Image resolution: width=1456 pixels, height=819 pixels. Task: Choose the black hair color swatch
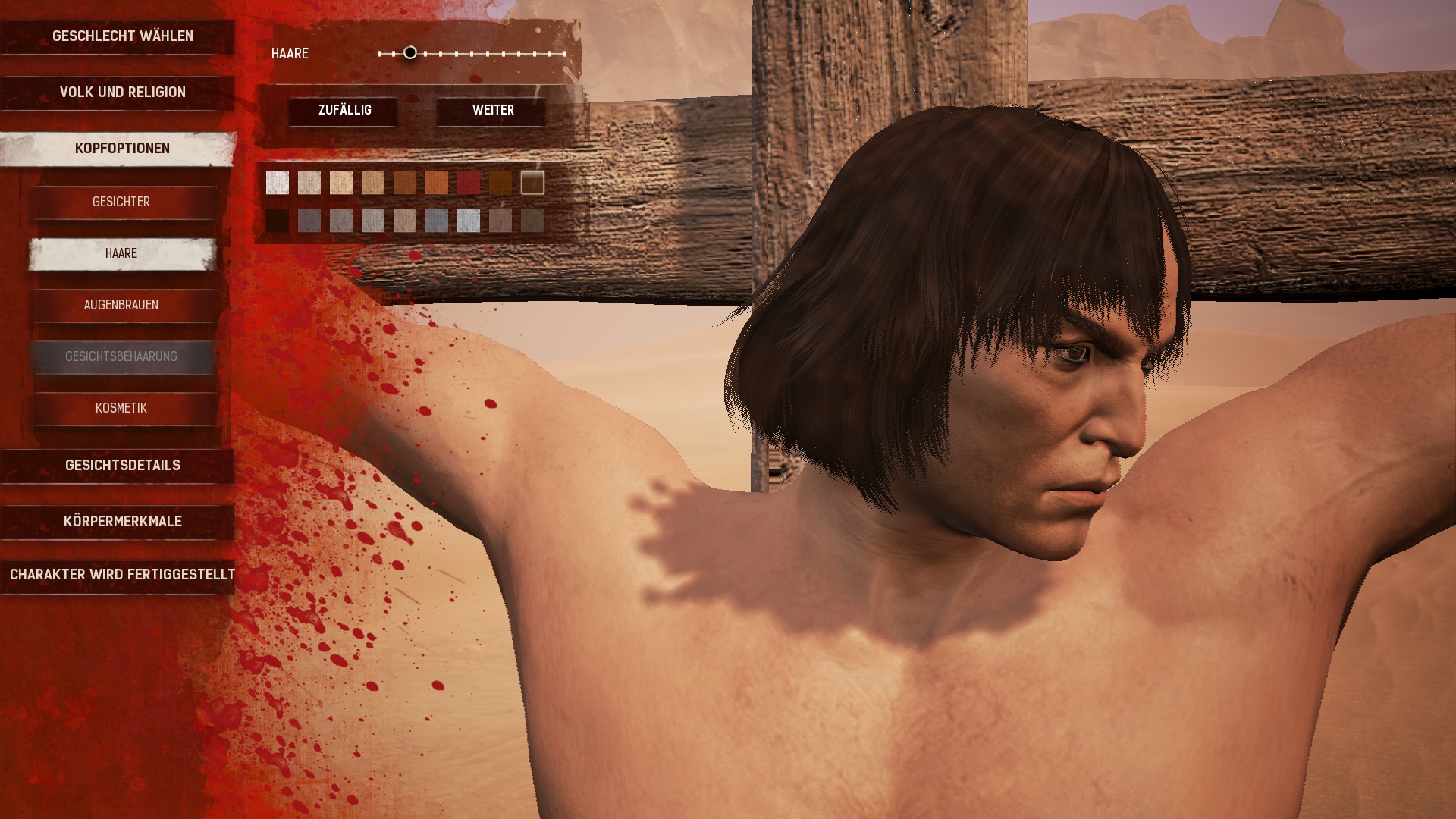278,221
